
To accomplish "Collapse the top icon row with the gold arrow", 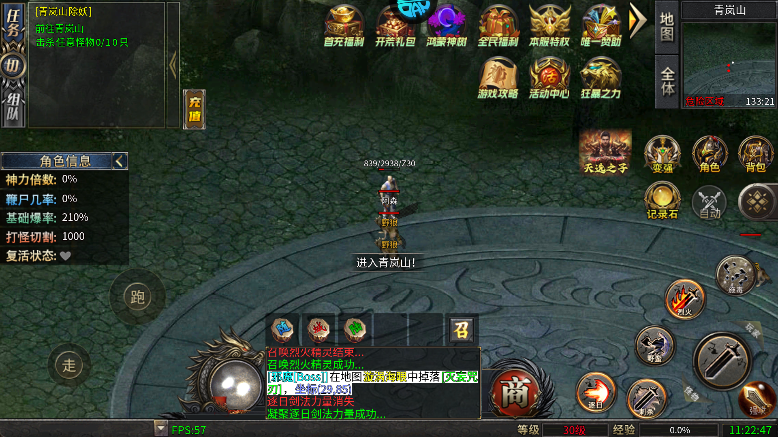I will pyautogui.click(x=637, y=21).
